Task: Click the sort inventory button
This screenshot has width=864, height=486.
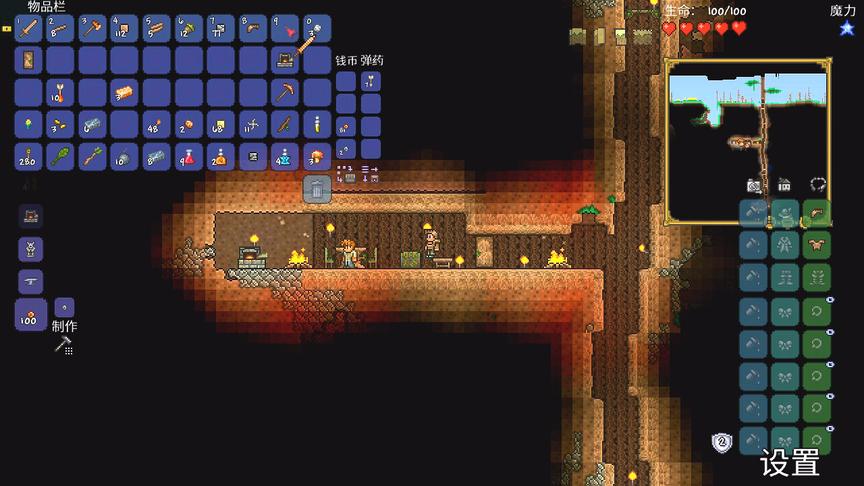Action: tap(370, 174)
